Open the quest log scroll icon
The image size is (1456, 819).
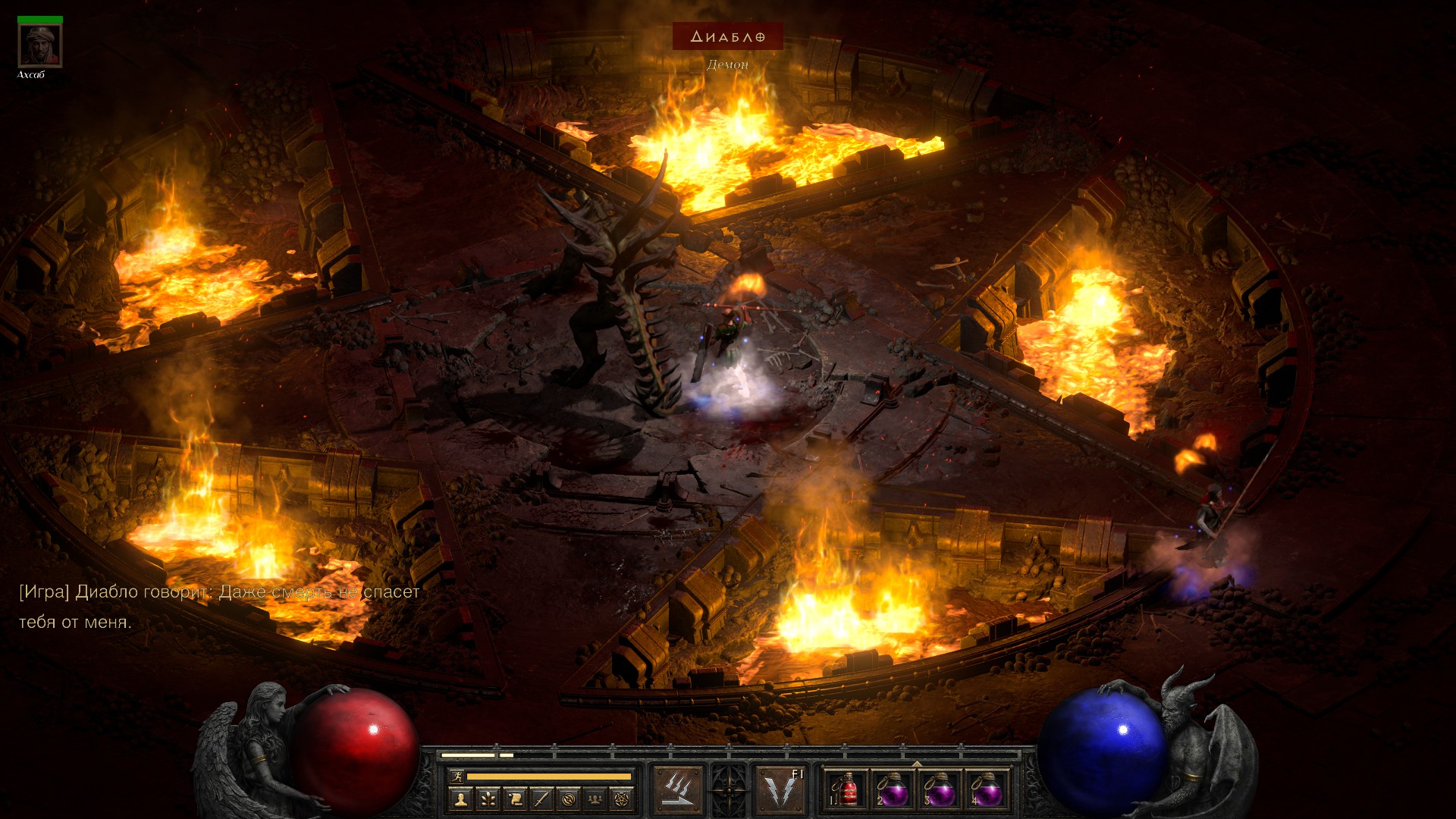[515, 799]
